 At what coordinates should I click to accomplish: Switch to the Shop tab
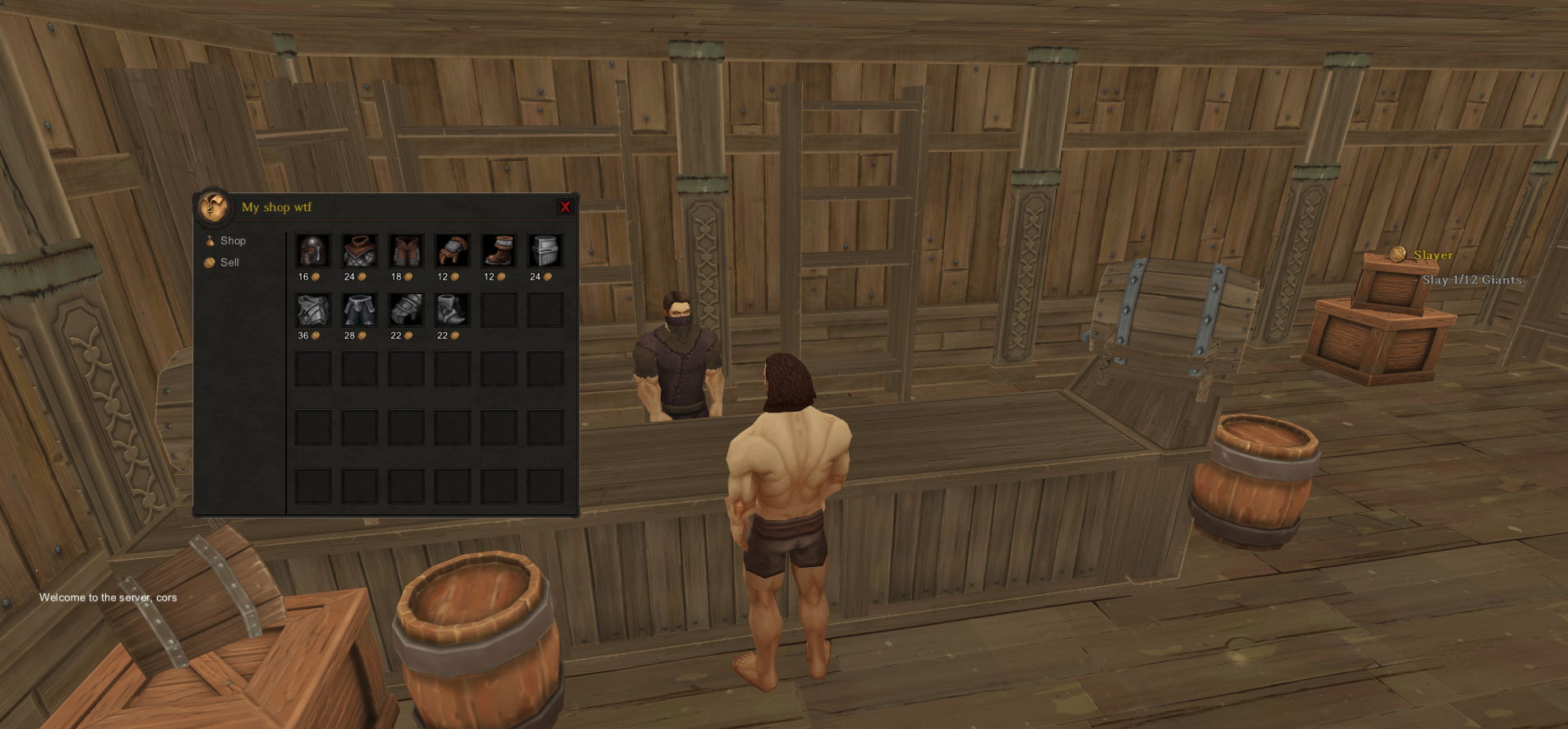coord(232,241)
